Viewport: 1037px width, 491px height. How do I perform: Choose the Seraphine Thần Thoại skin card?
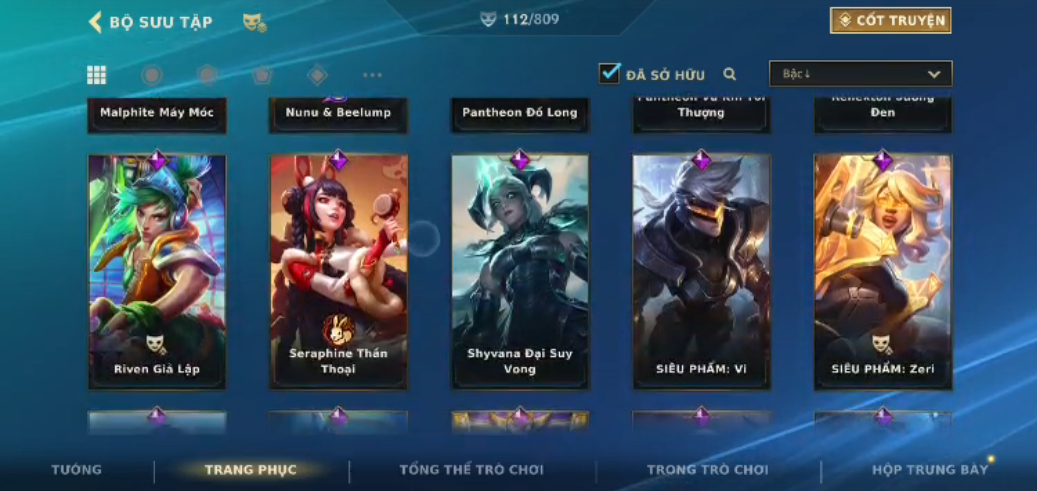pyautogui.click(x=339, y=270)
